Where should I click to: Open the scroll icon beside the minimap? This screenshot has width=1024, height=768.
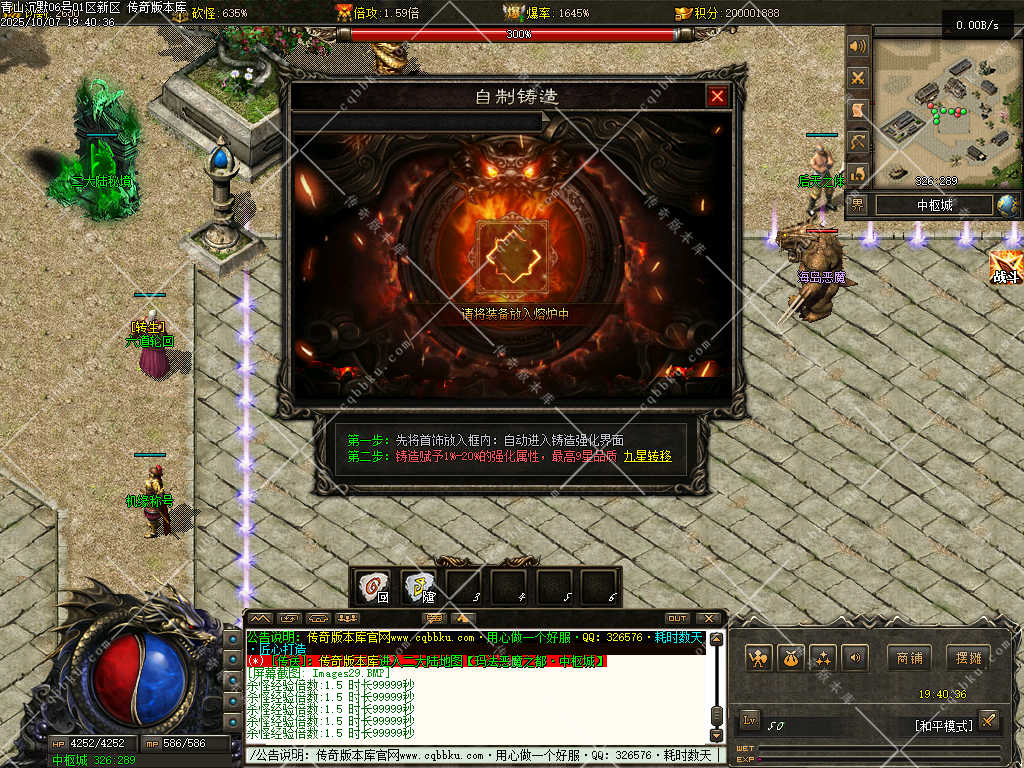pyautogui.click(x=857, y=109)
